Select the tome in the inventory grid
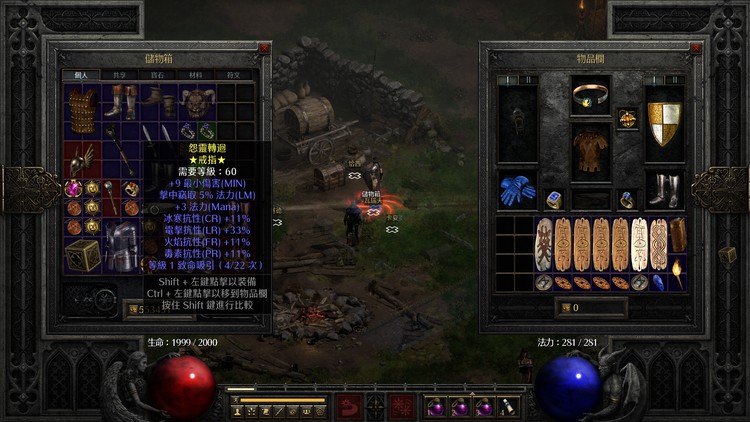Viewport: 750px width, 422px height. tap(678, 234)
